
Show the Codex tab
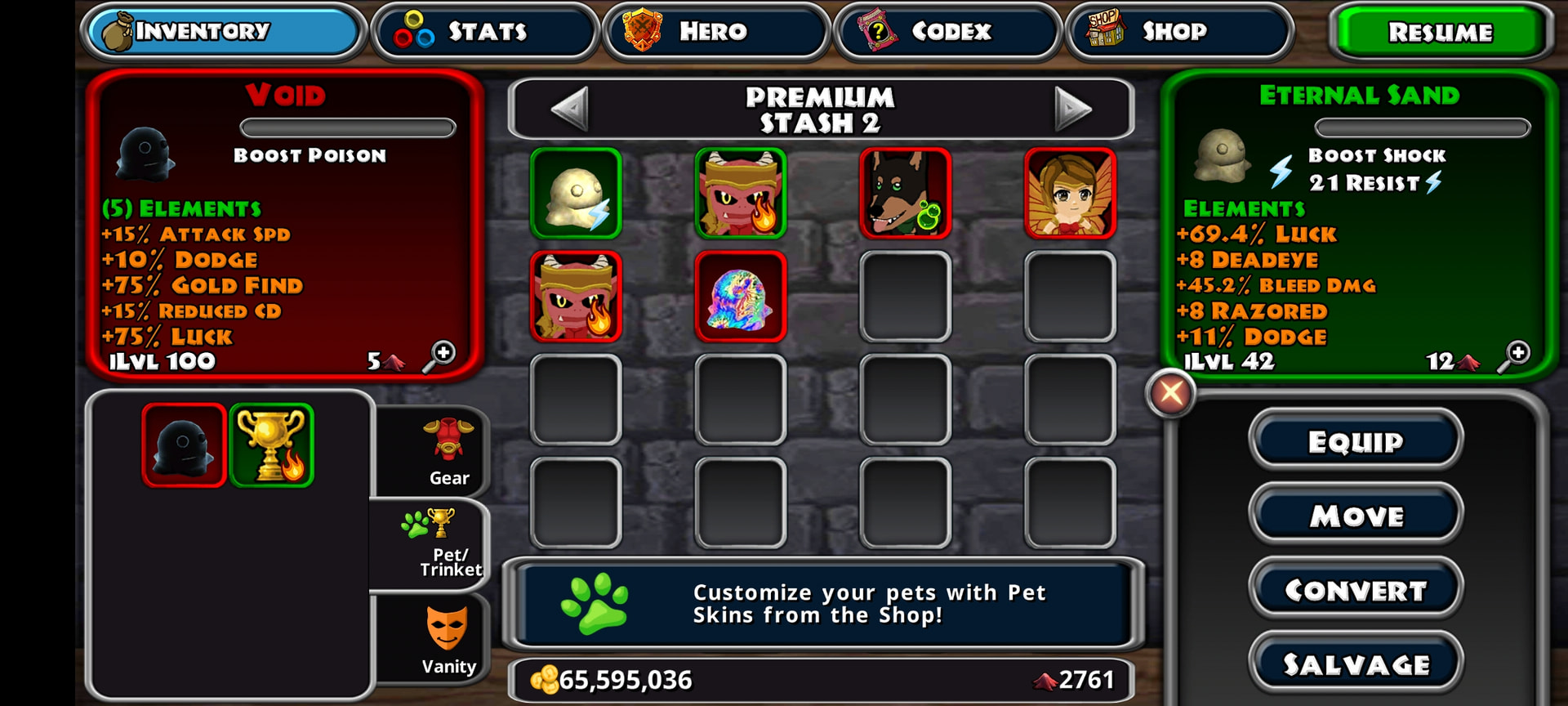click(x=947, y=32)
